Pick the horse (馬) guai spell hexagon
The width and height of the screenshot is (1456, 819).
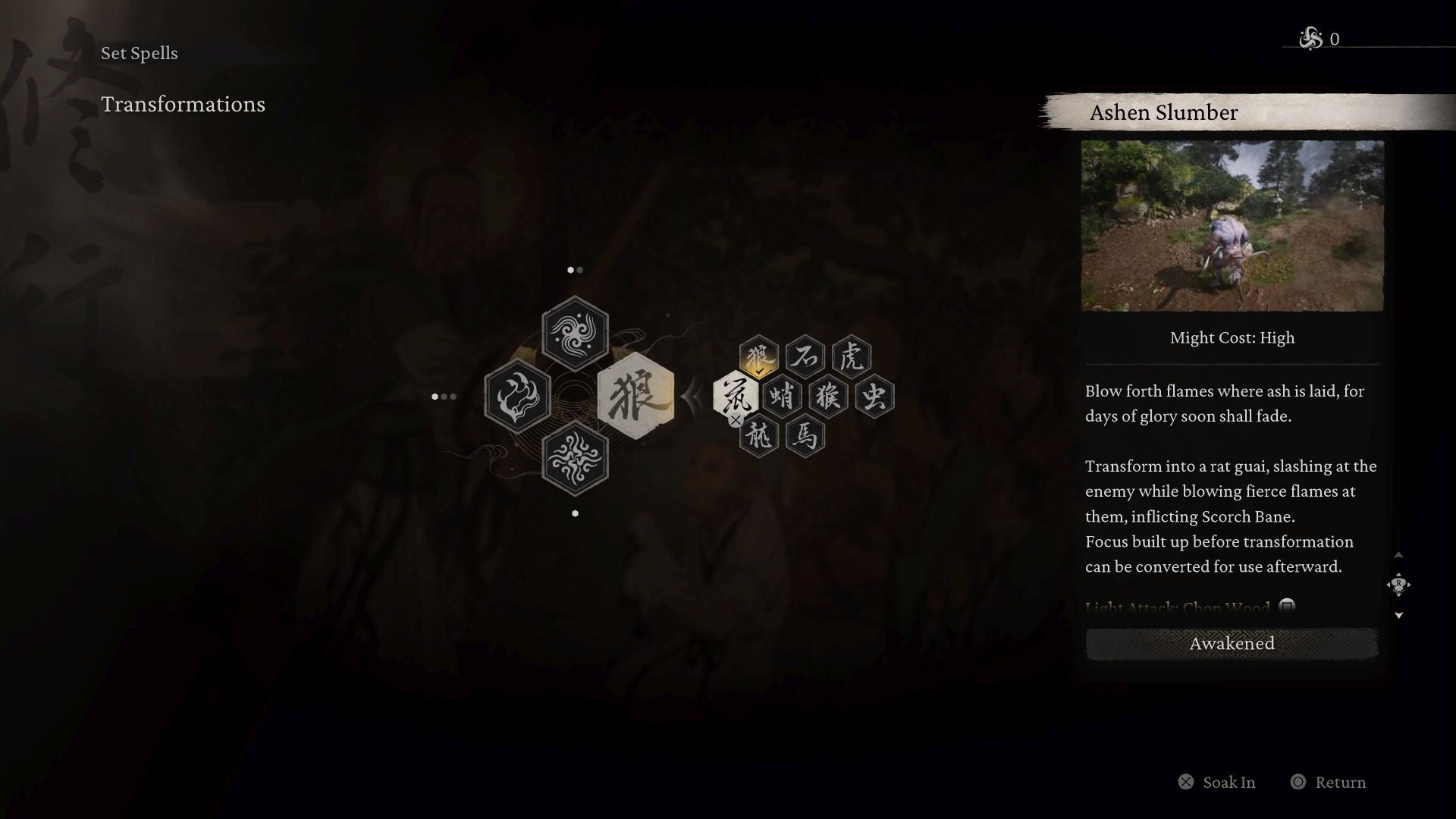point(805,437)
